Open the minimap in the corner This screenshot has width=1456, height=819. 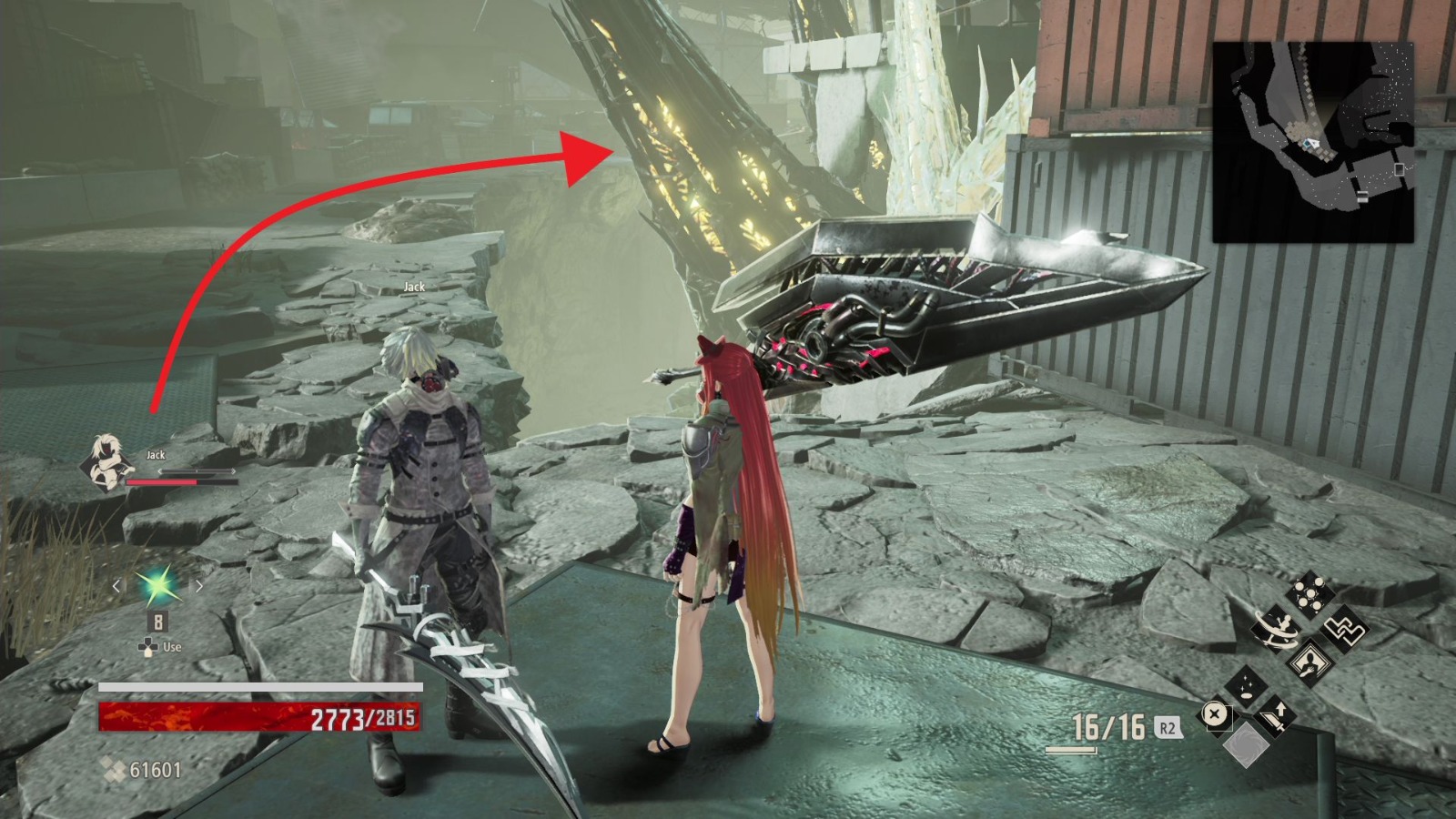1314,141
